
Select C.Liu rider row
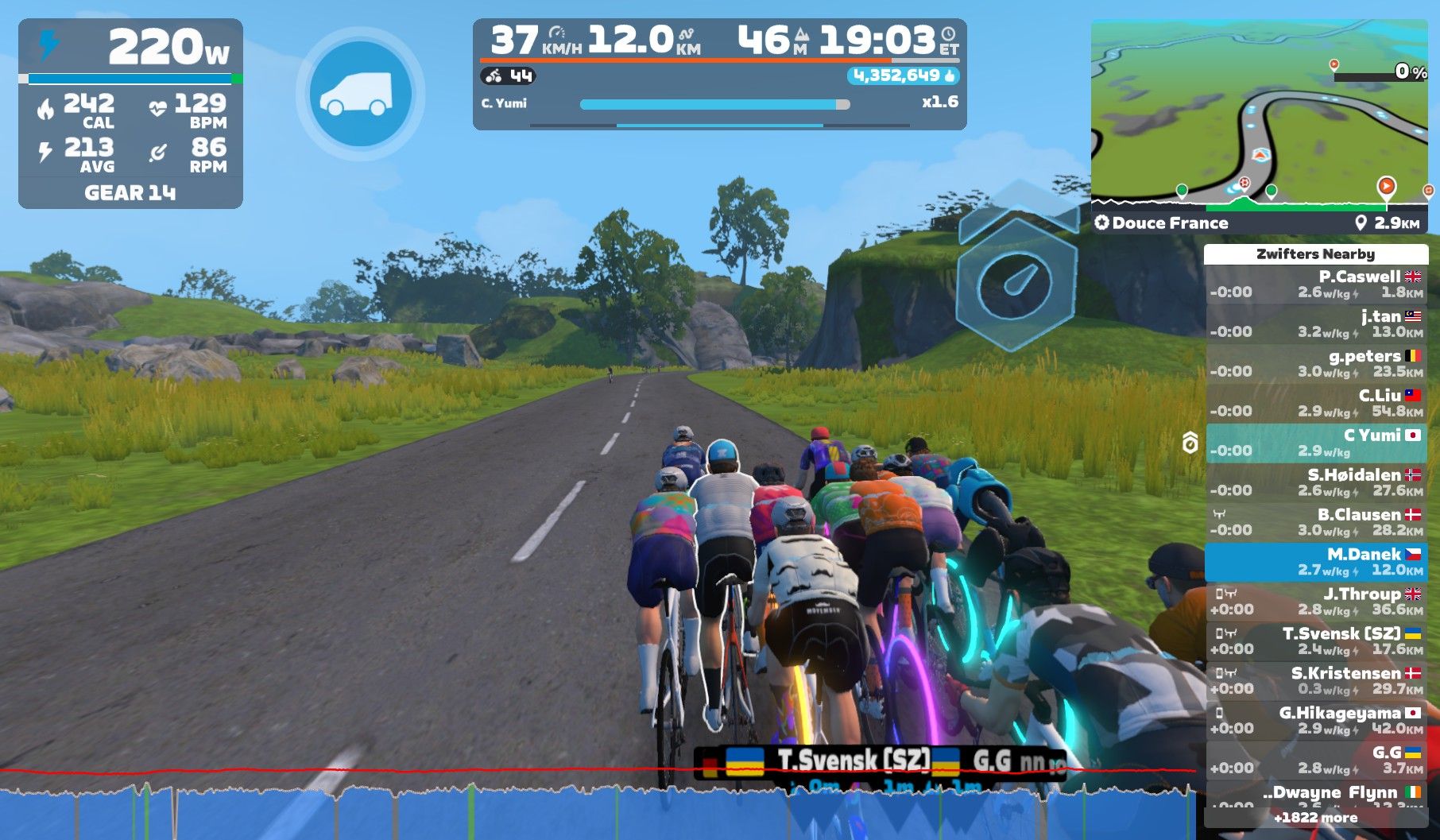[x=1316, y=404]
